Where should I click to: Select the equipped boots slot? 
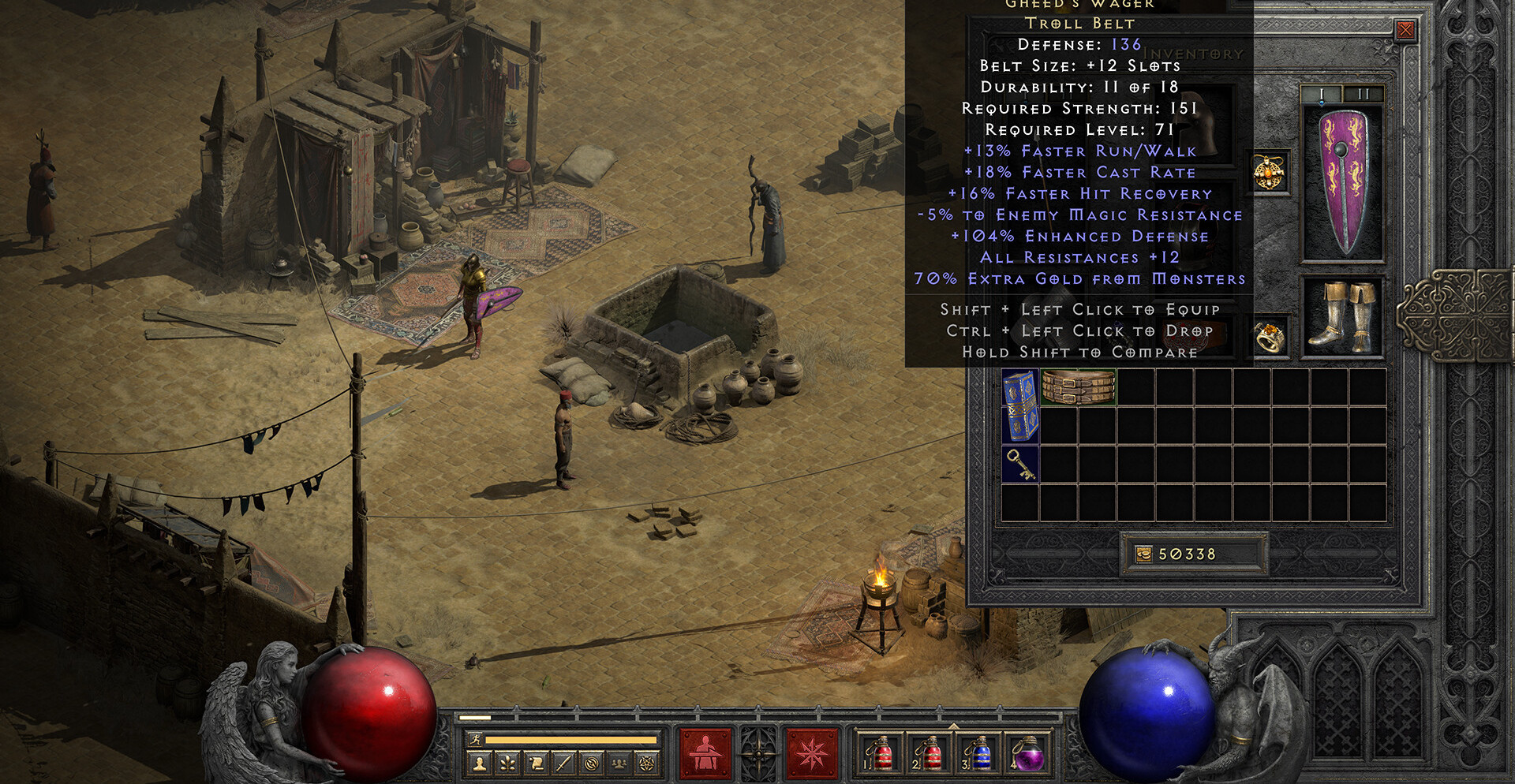[x=1342, y=317]
